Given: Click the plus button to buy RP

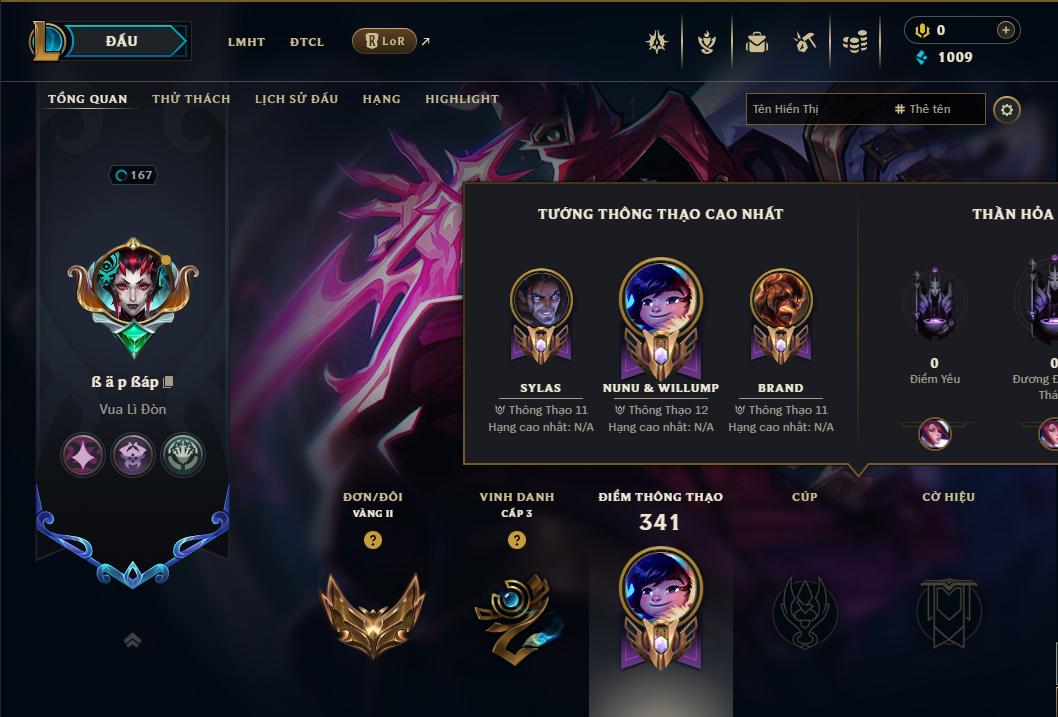Looking at the screenshot, I should click(x=1005, y=31).
